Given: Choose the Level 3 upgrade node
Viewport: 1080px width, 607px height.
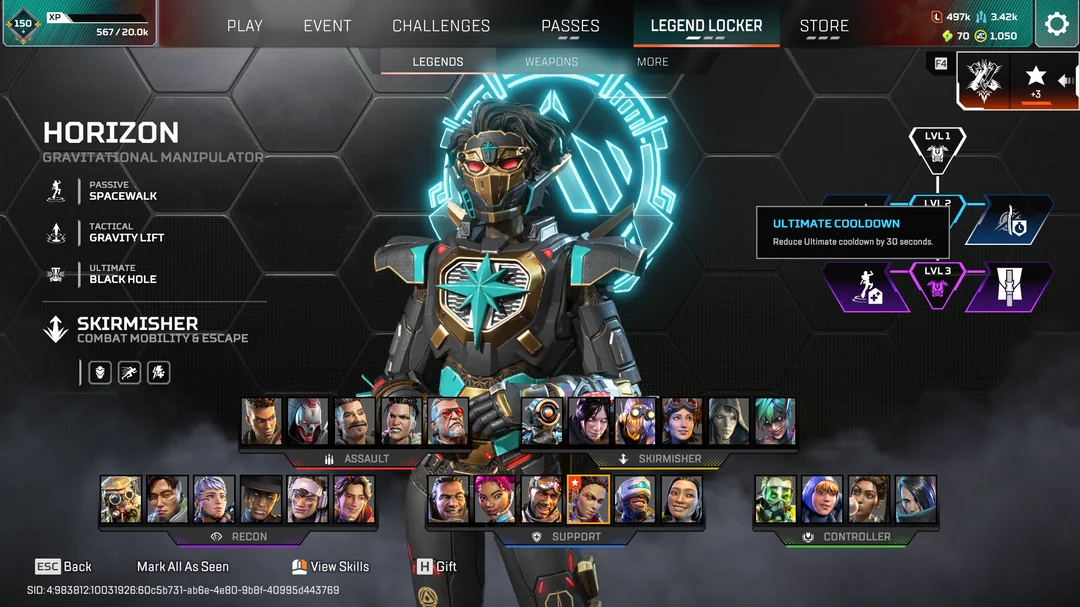Looking at the screenshot, I should (x=937, y=285).
